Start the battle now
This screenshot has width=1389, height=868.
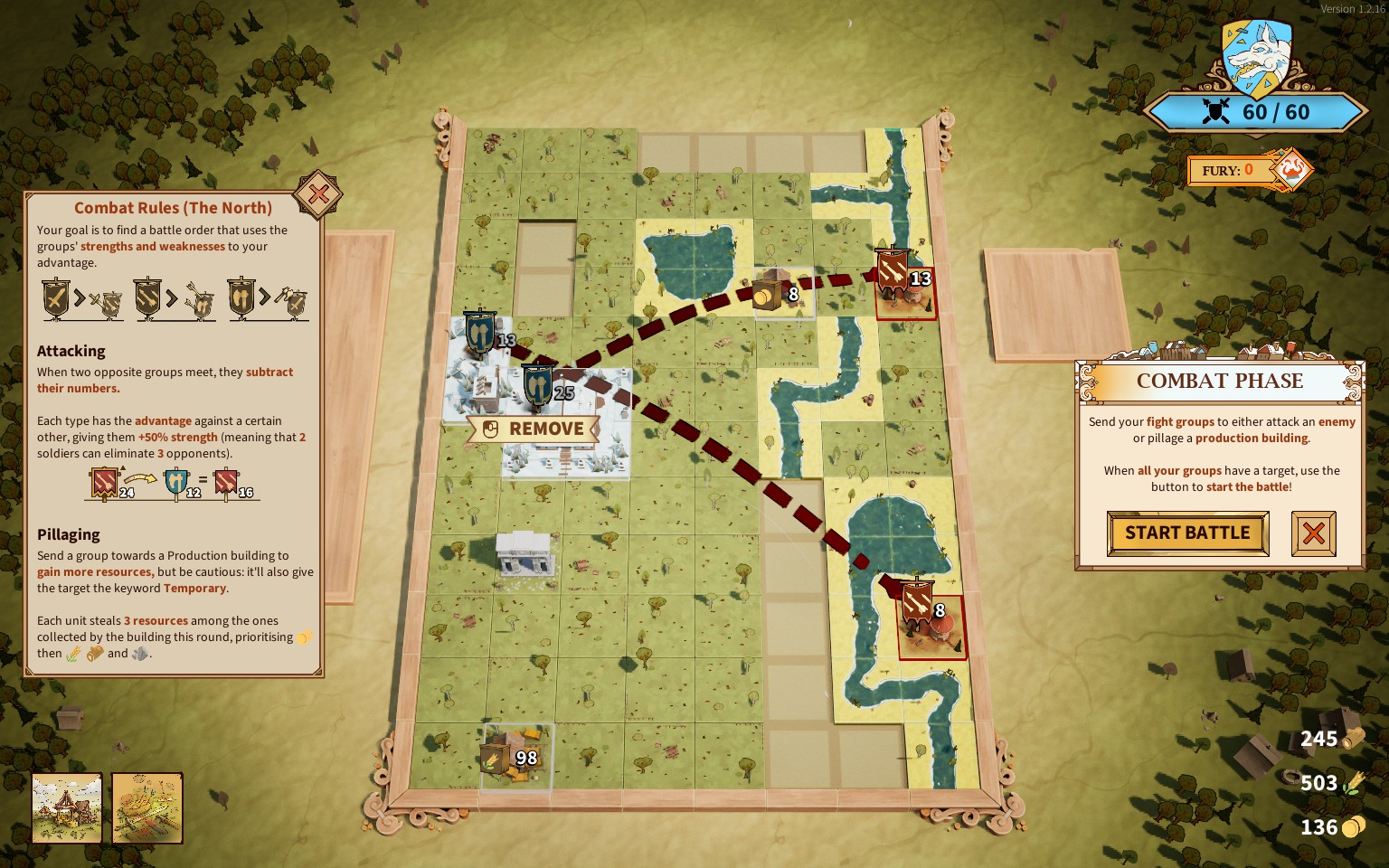pos(1186,533)
